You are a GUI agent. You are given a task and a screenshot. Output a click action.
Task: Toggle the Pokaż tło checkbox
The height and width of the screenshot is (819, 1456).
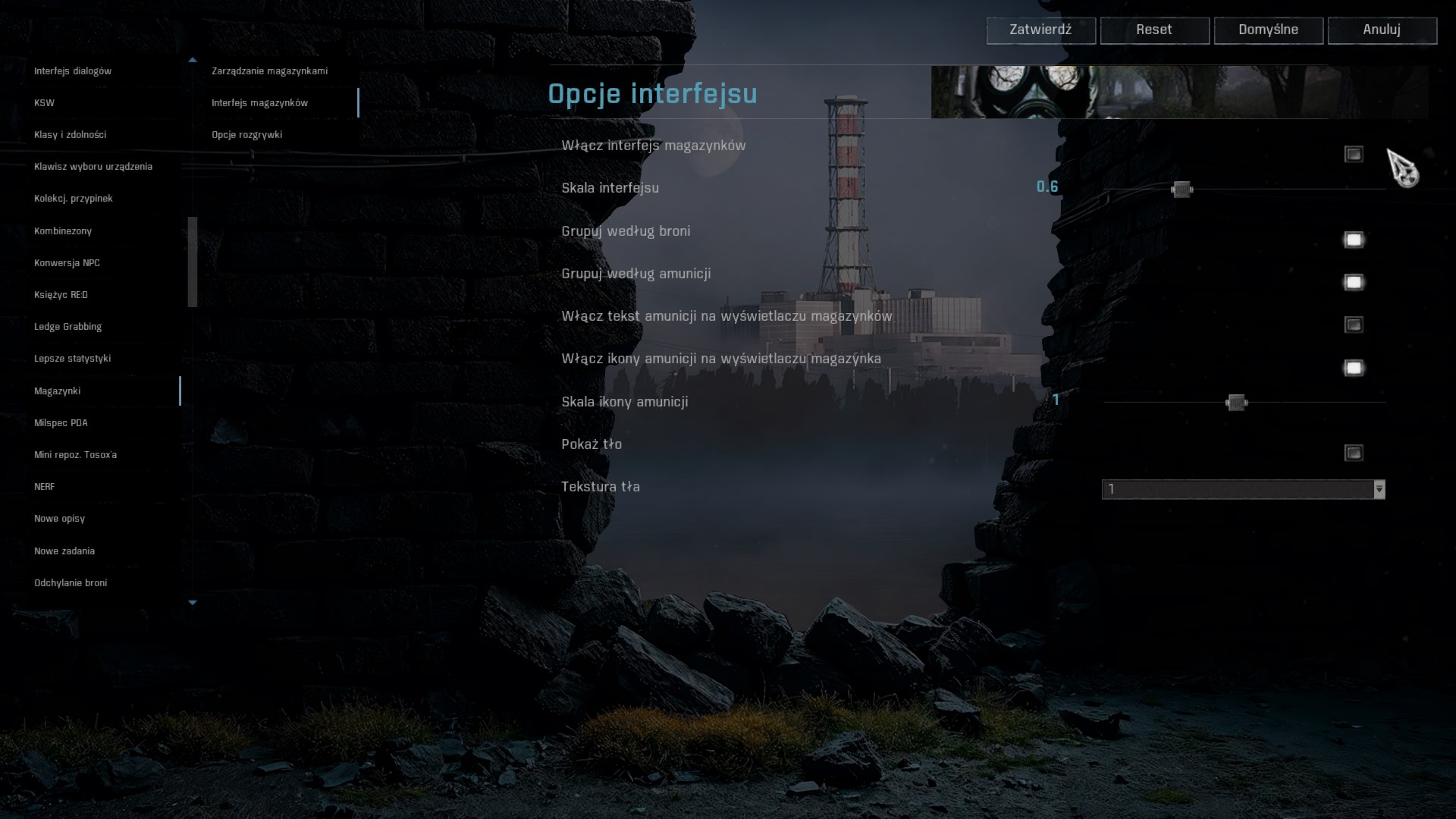click(1354, 453)
